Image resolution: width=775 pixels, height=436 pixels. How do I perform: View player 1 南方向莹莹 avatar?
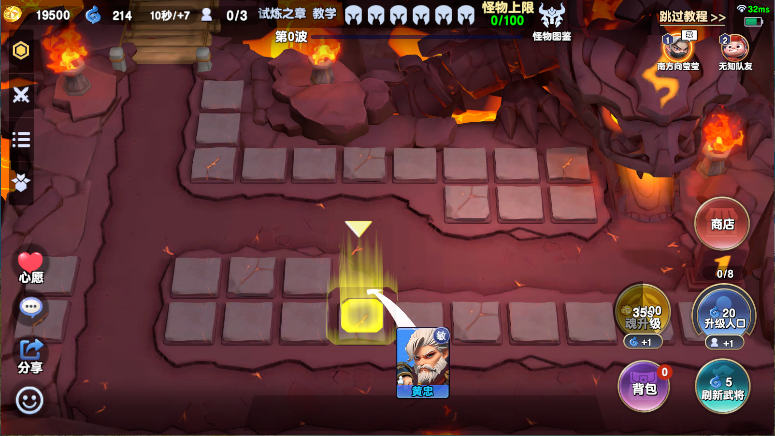[x=677, y=47]
